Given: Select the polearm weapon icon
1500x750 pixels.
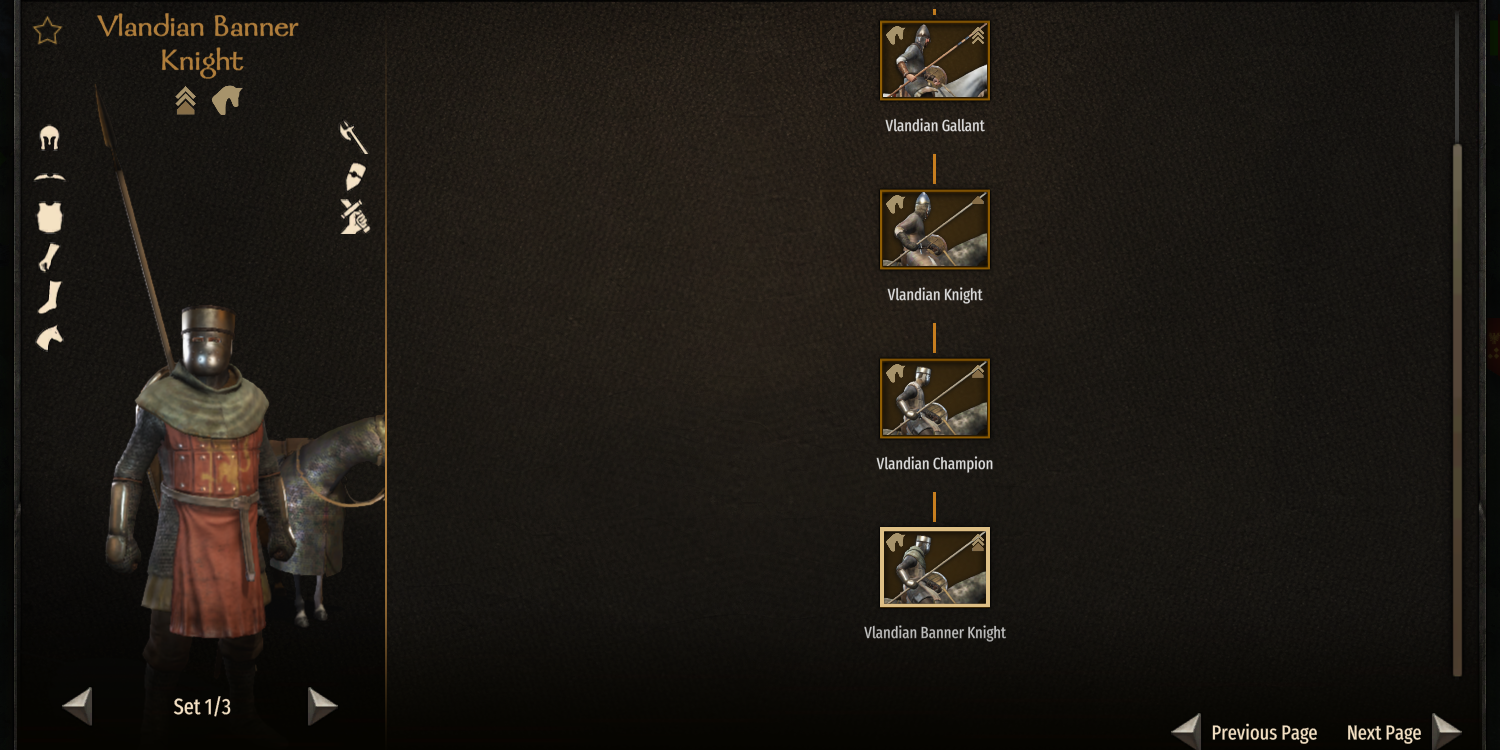Looking at the screenshot, I should [352, 138].
